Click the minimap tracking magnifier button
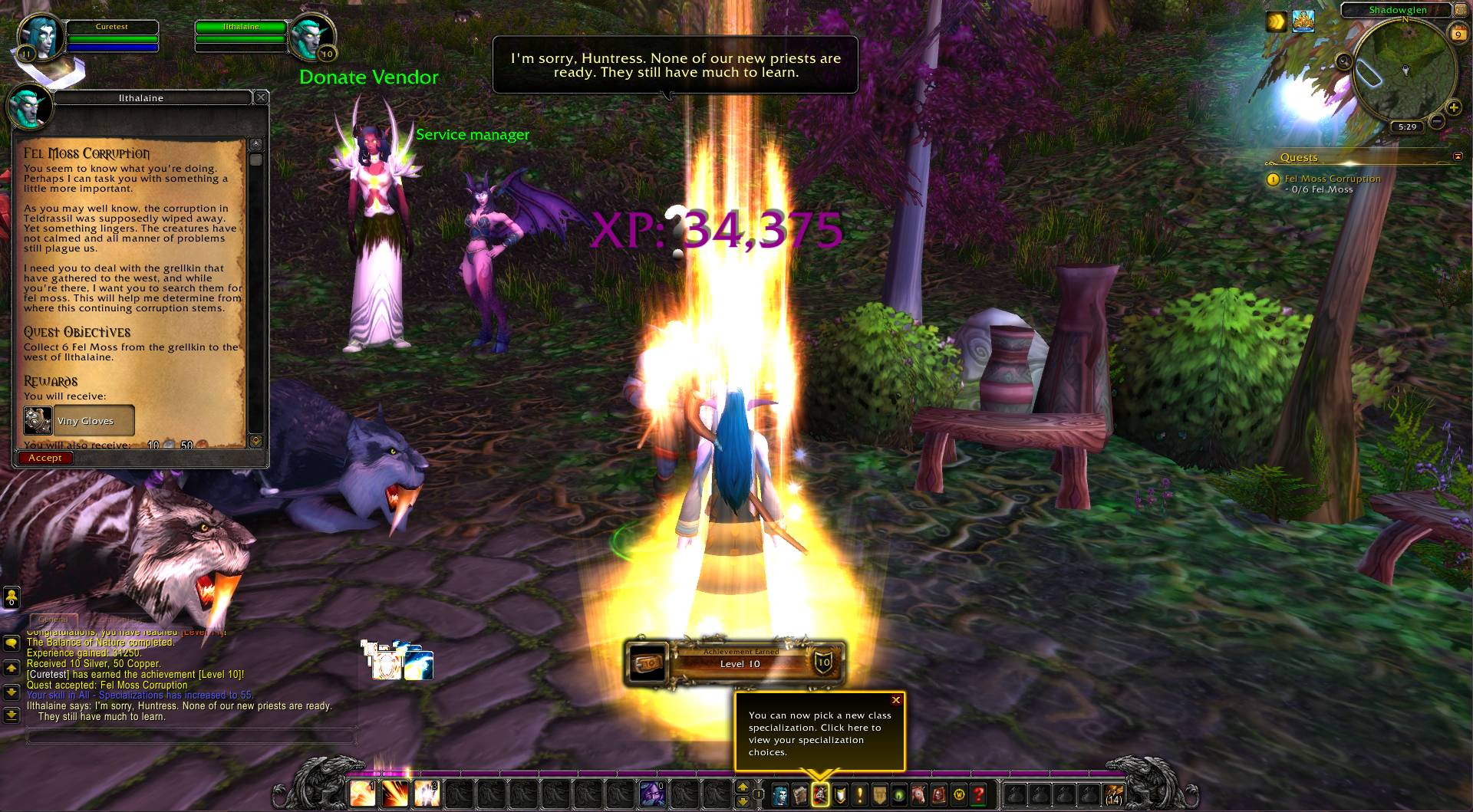 tap(1343, 61)
